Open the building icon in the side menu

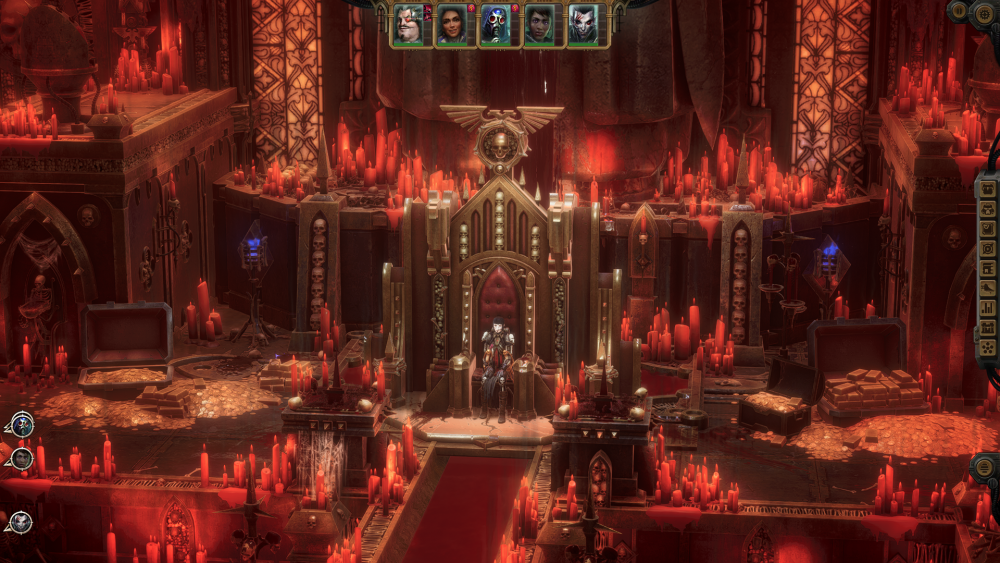click(988, 268)
